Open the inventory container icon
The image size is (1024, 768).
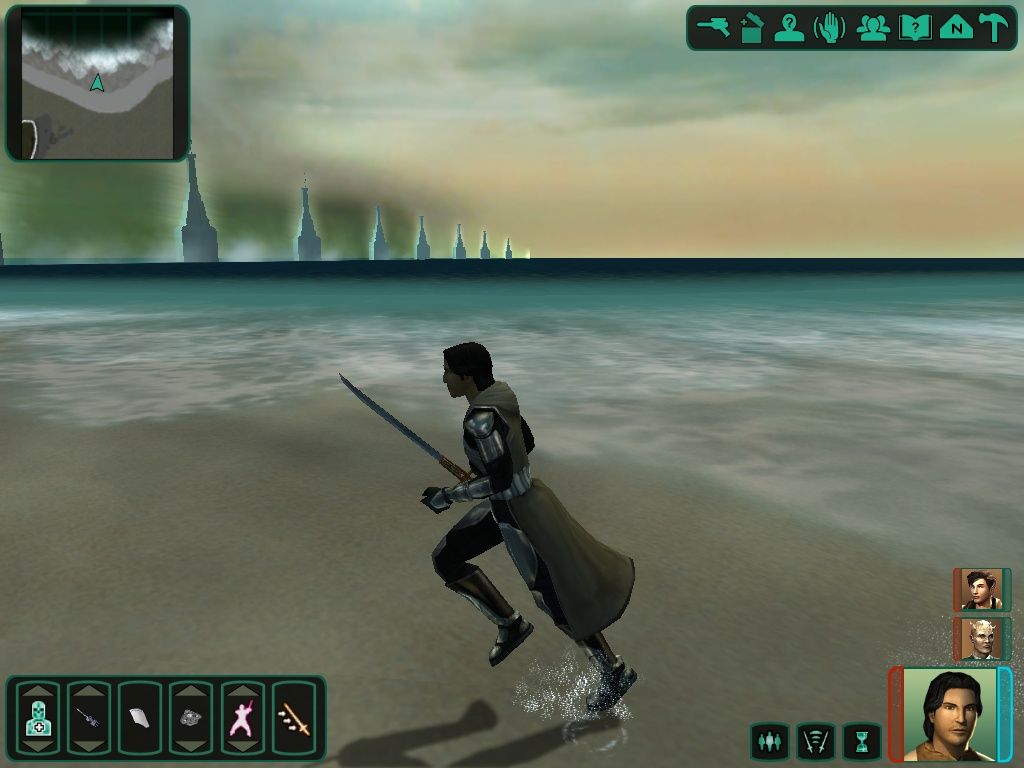click(x=751, y=28)
